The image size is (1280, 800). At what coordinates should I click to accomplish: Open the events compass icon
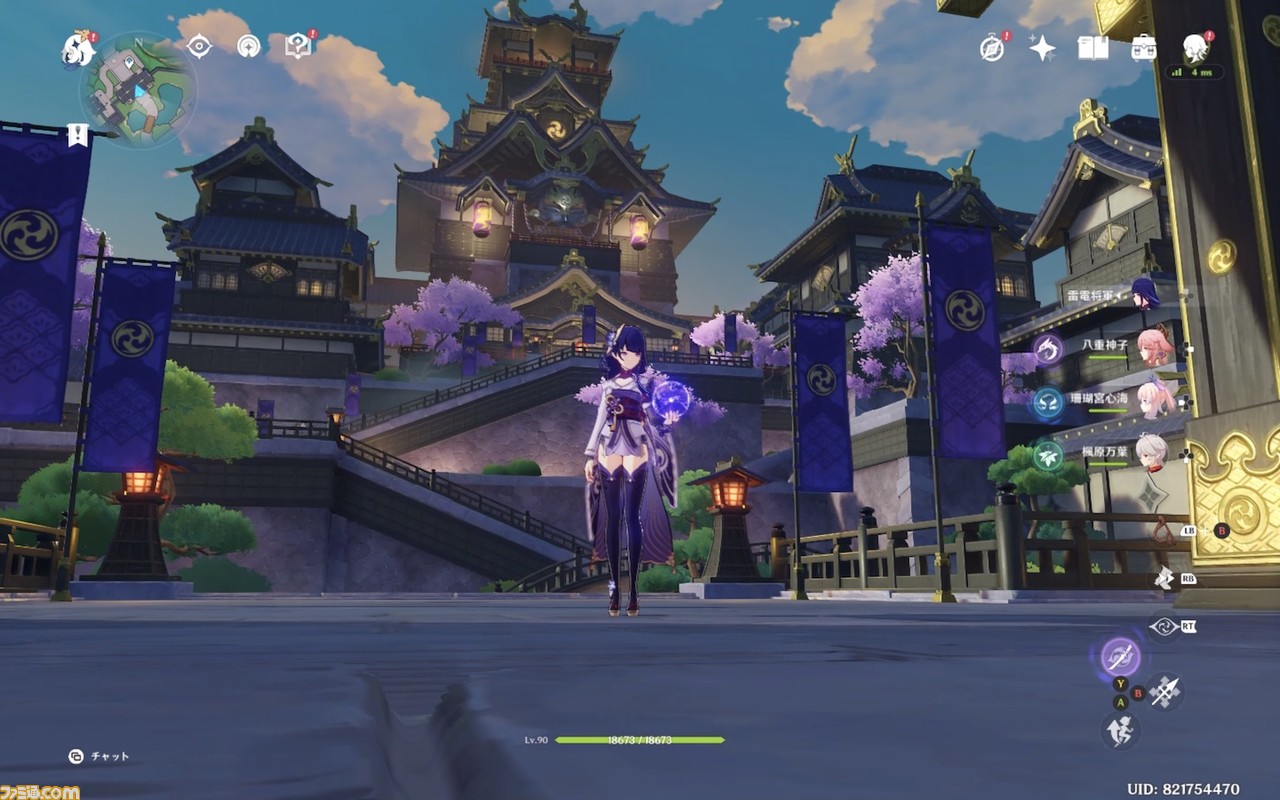(x=992, y=48)
